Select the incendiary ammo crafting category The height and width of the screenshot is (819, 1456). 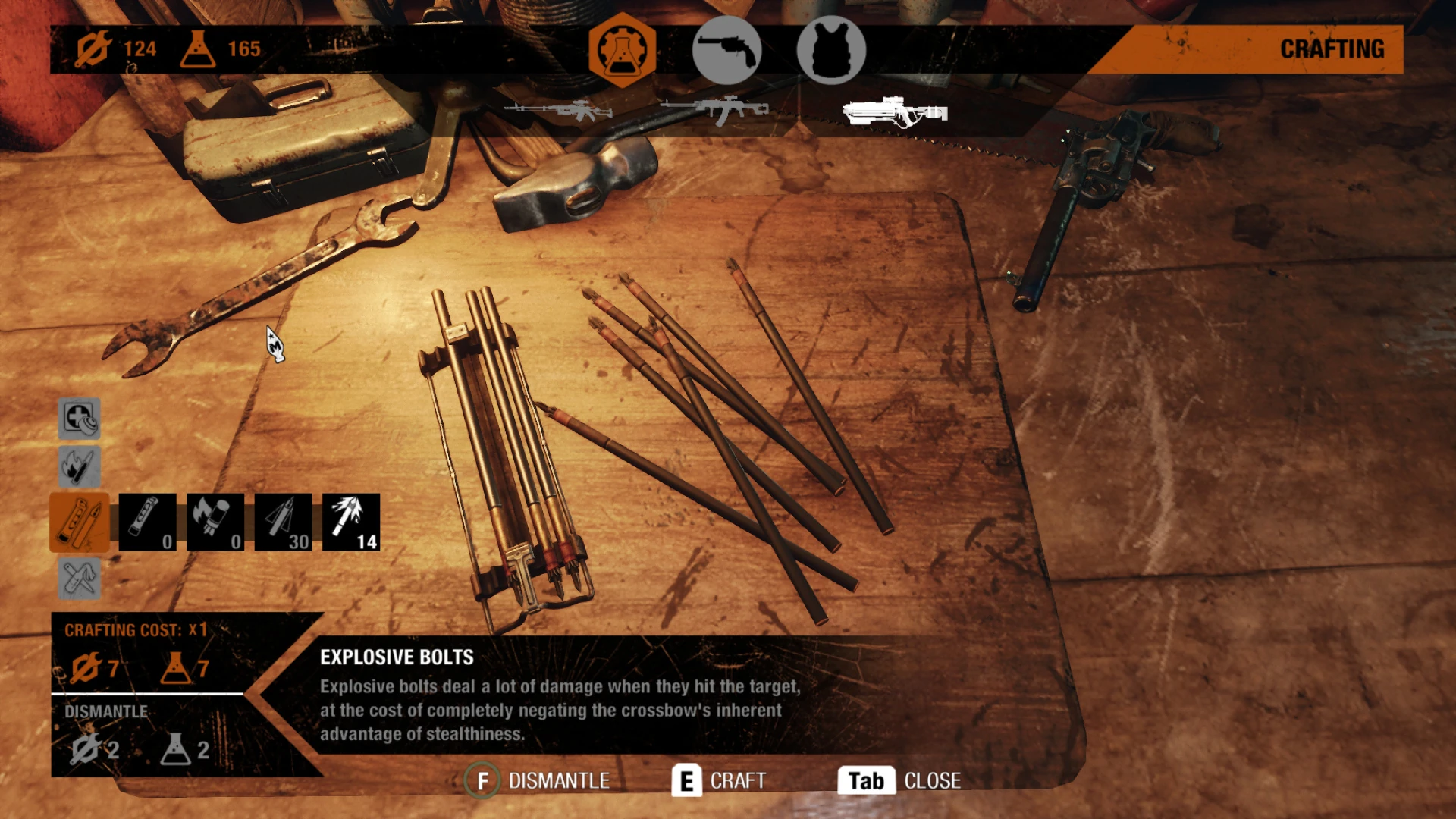click(80, 466)
